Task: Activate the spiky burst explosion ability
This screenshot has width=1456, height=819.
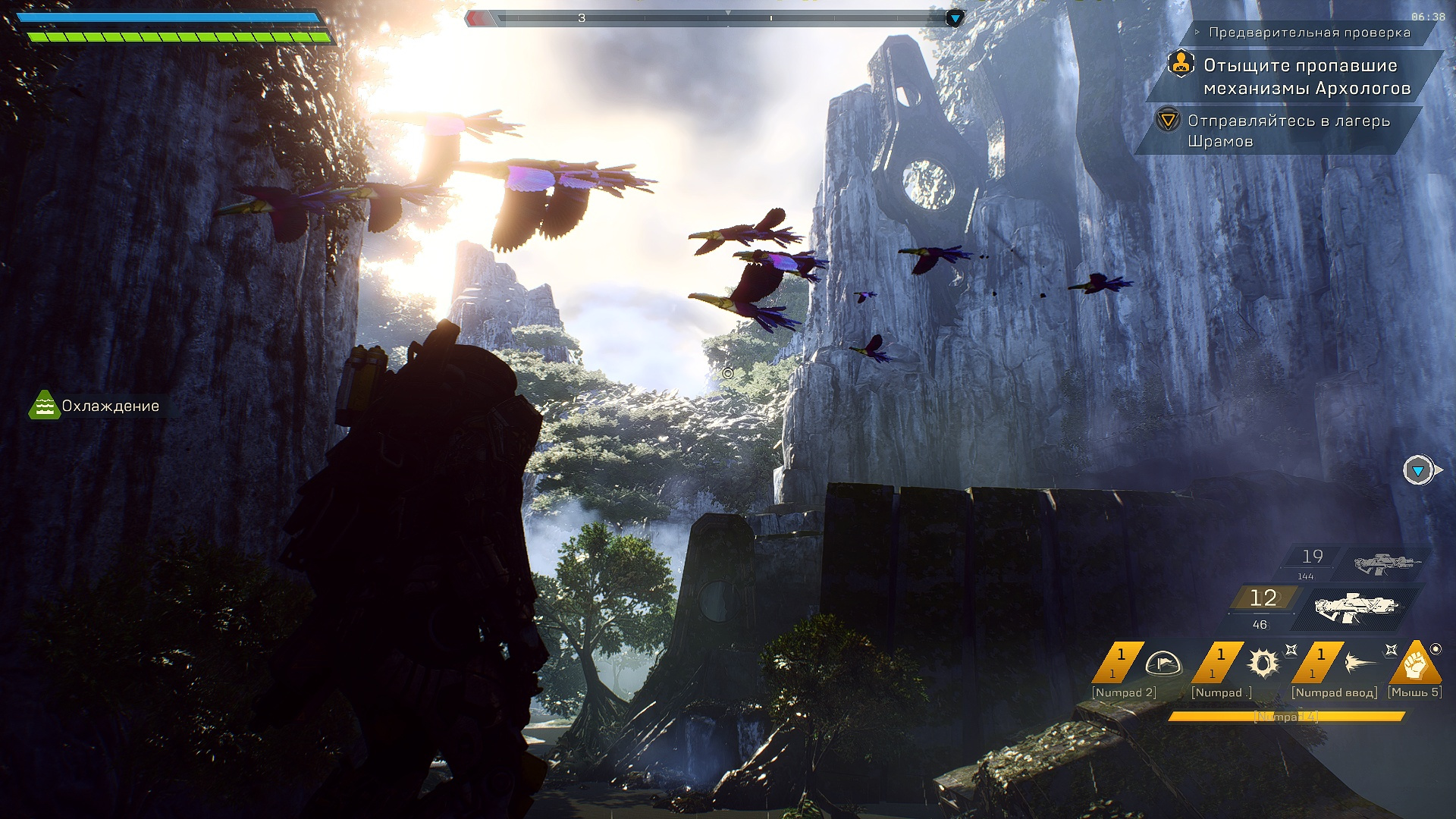Action: (x=1263, y=664)
